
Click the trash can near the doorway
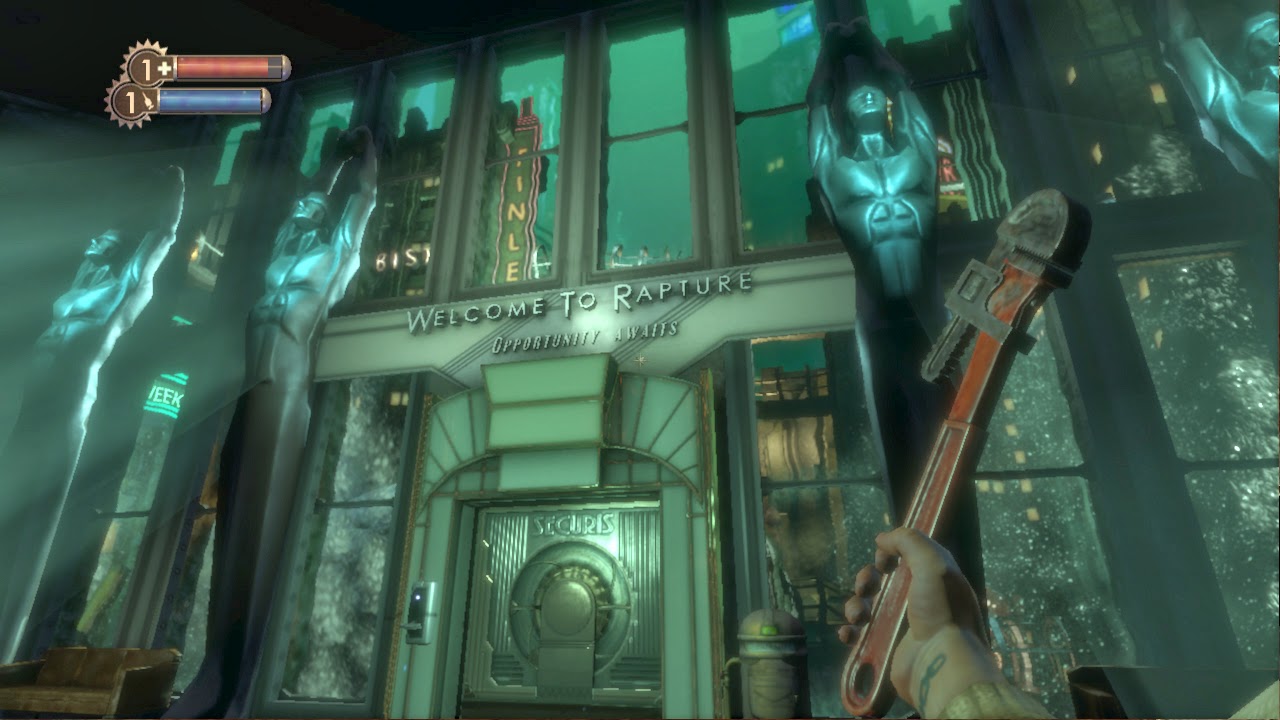coord(768,665)
